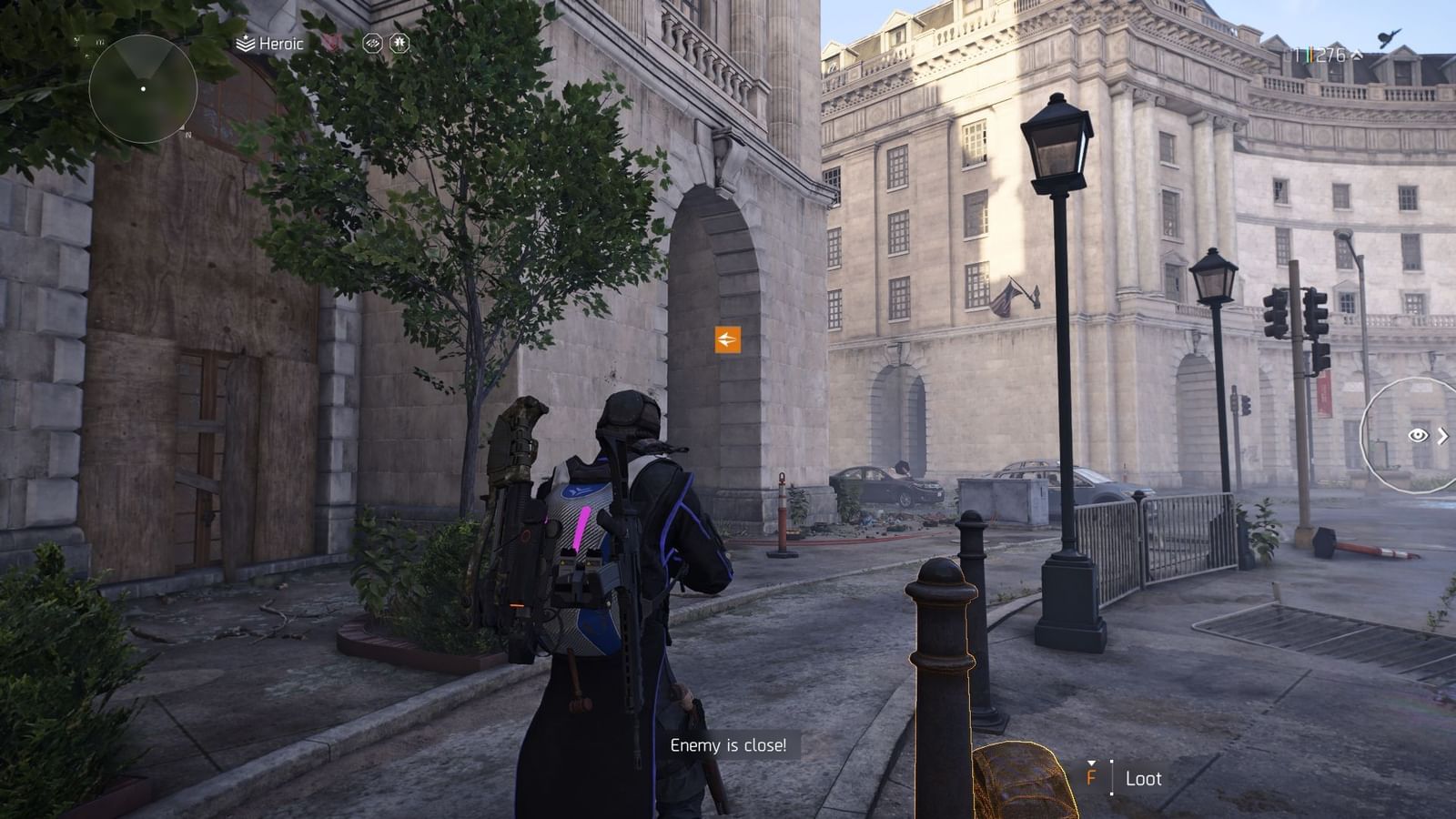
Task: Select the Heroic difficulty badge
Action: click(x=245, y=42)
